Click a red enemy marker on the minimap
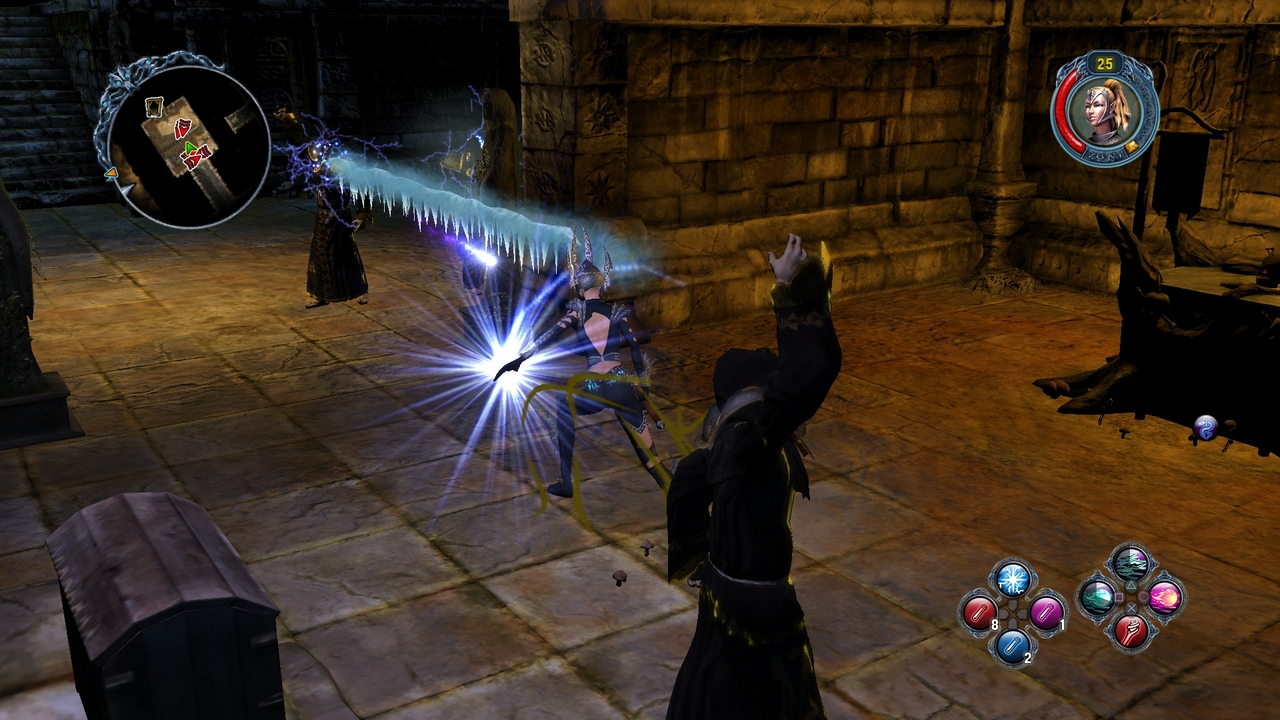1280x720 pixels. pyautogui.click(x=182, y=129)
